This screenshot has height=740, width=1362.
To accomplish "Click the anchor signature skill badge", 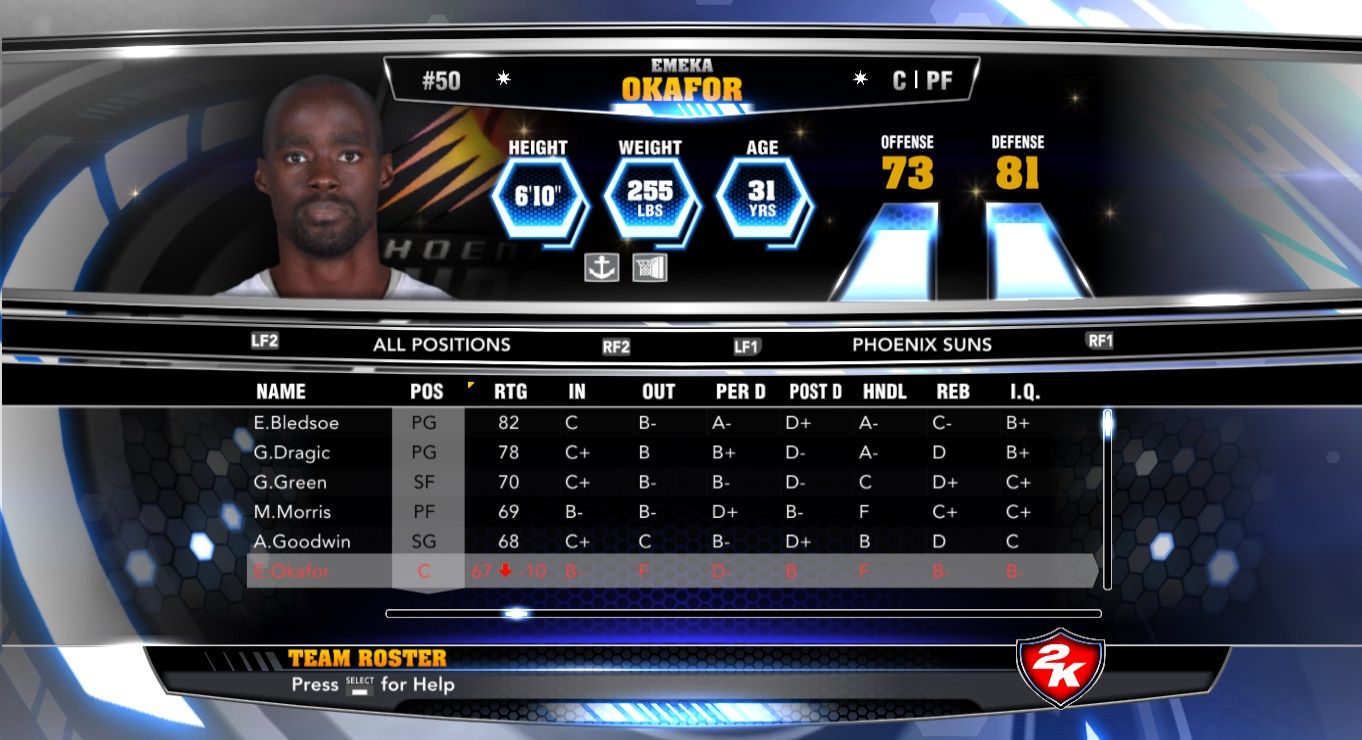I will tap(602, 267).
